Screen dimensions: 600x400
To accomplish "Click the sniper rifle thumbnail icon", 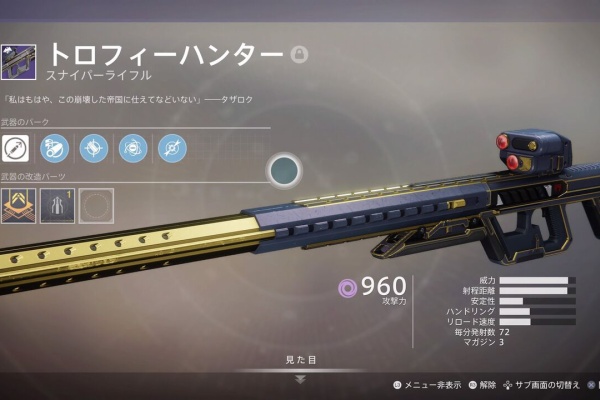I will click(x=19, y=62).
